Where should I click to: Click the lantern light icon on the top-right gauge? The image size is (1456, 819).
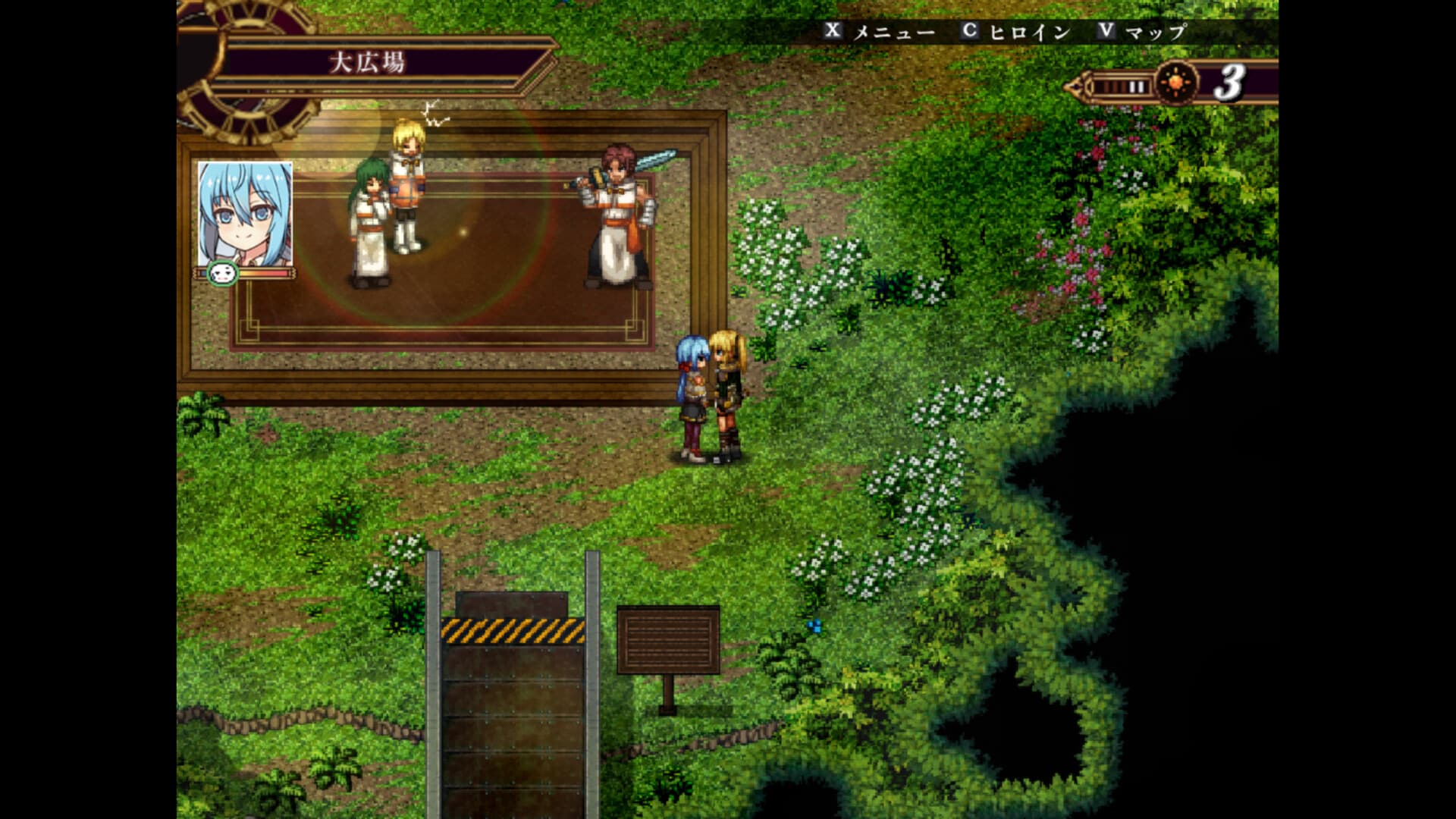[1176, 83]
